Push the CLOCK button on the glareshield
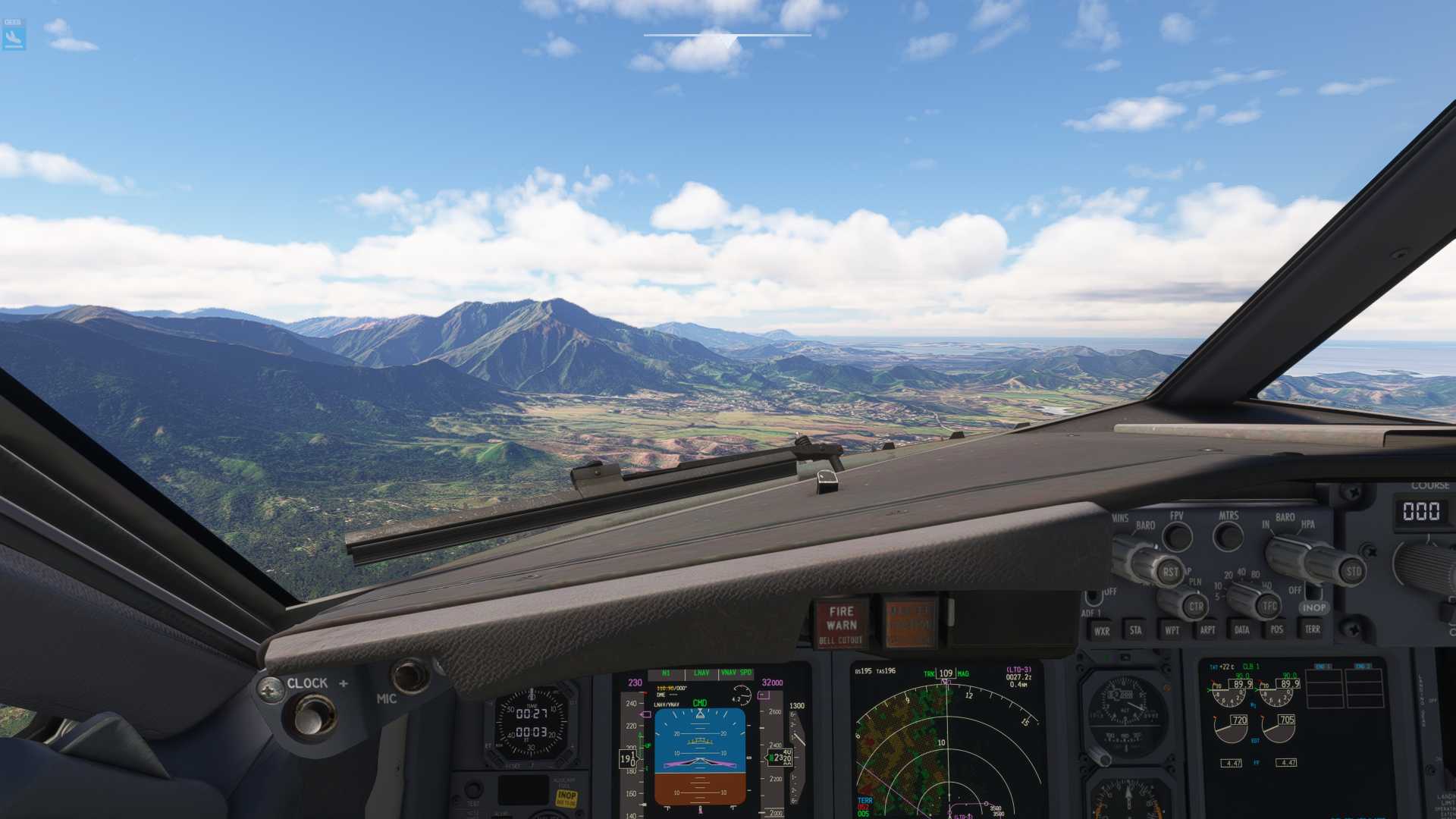The width and height of the screenshot is (1456, 819). (314, 715)
